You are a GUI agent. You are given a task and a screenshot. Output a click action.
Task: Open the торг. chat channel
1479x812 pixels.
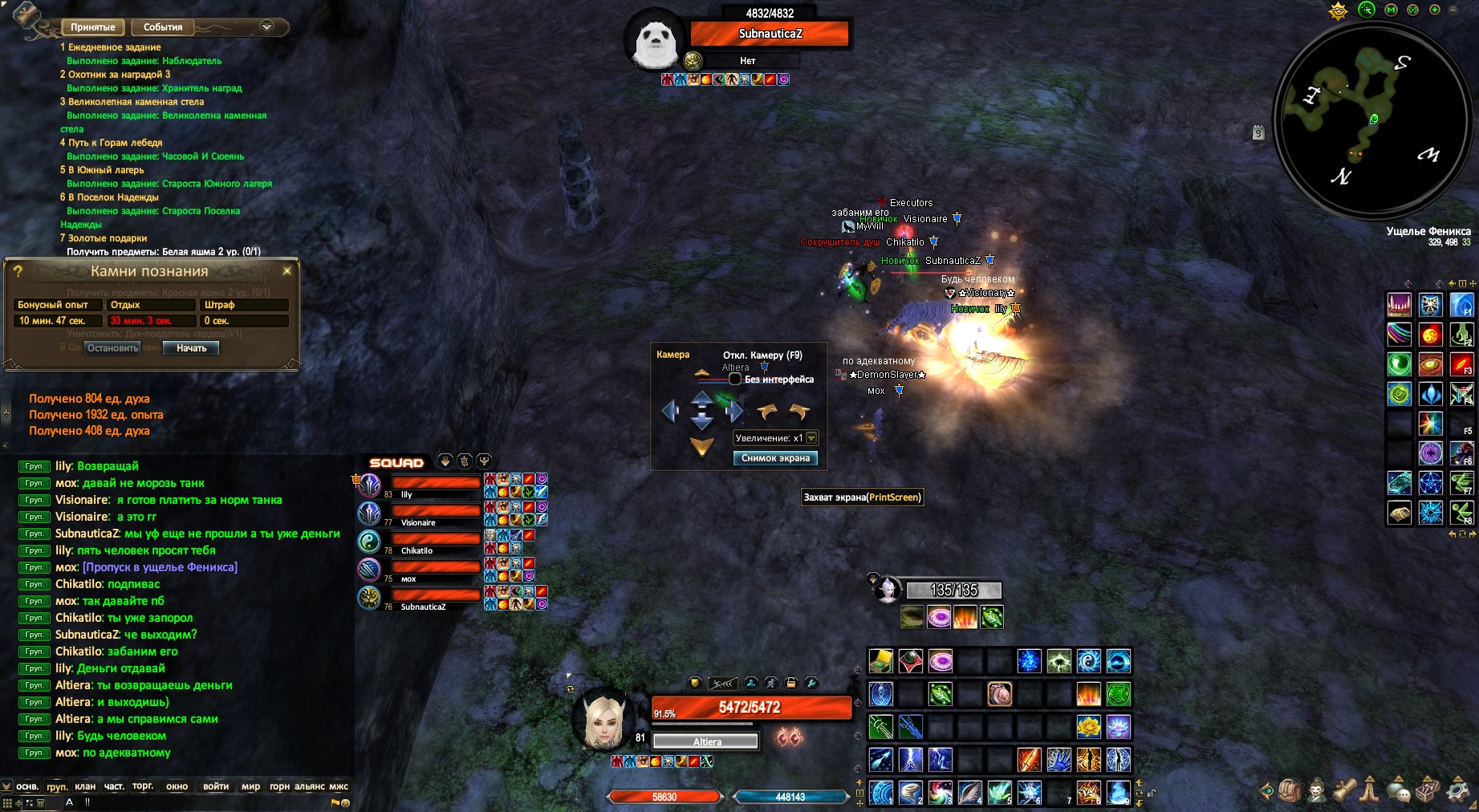[143, 786]
